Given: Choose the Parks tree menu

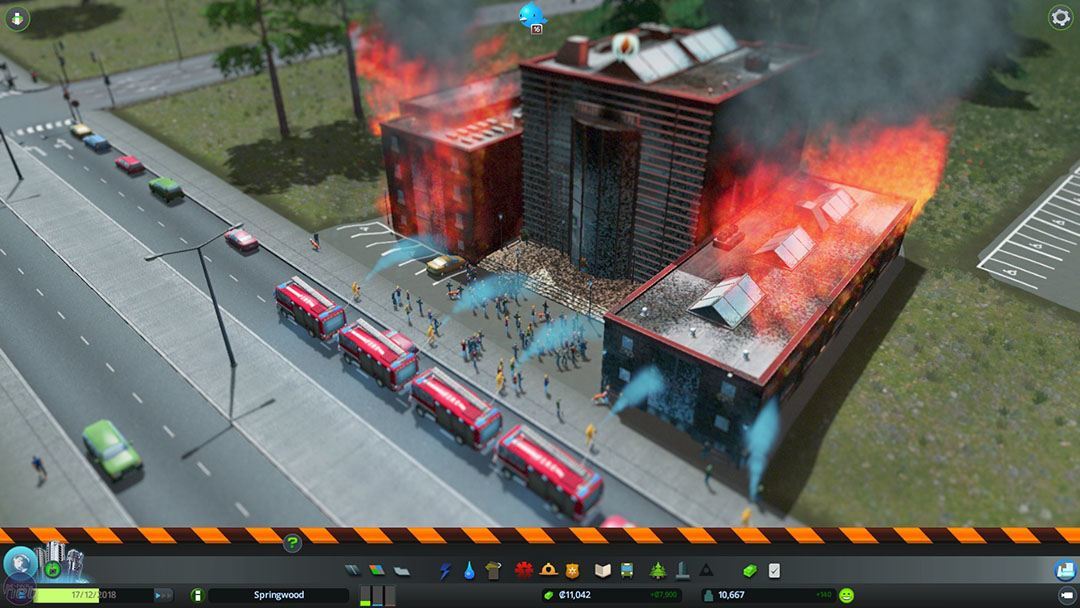Looking at the screenshot, I should pos(657,570).
